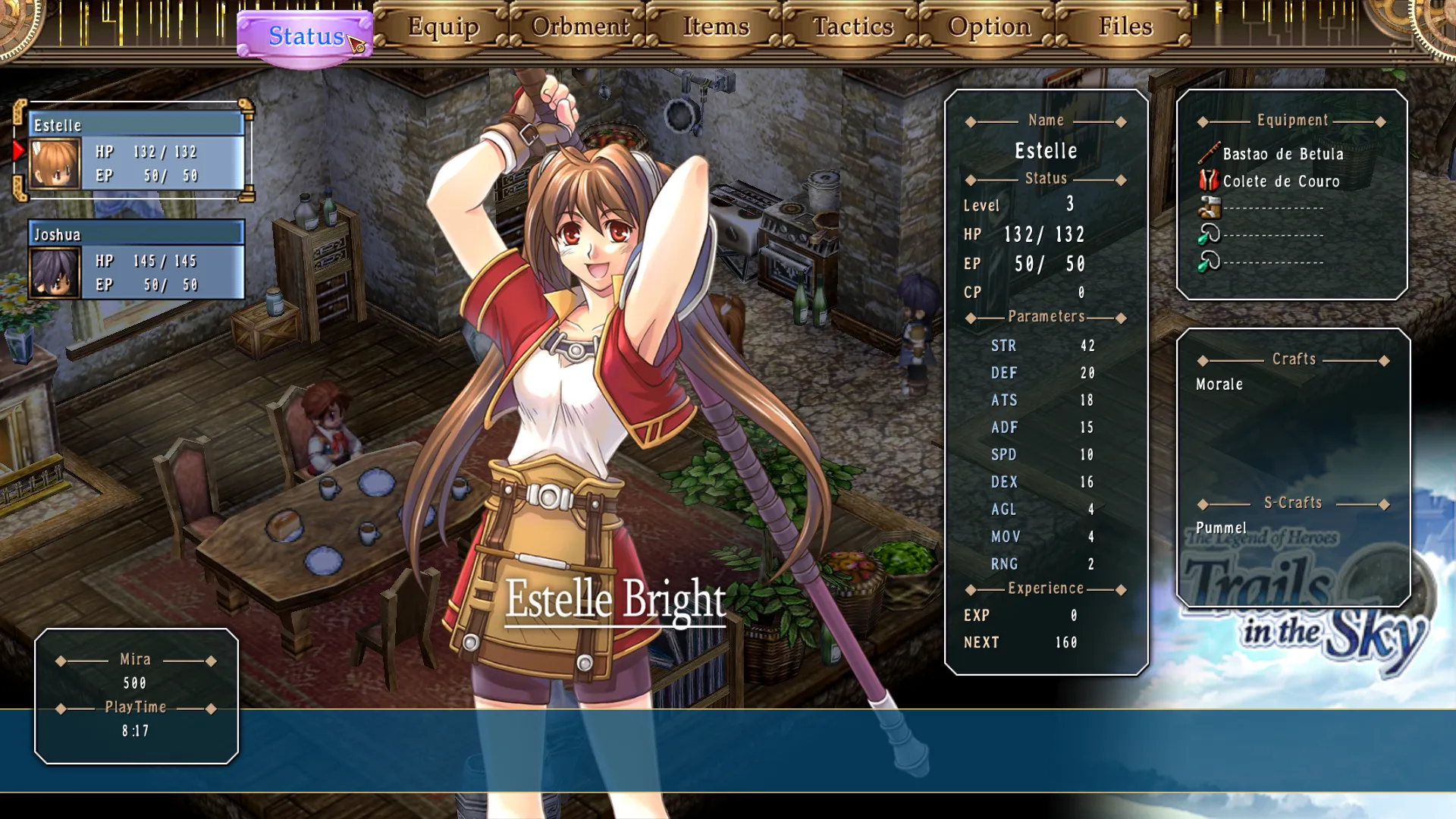Open the Equip menu
Screen dimensions: 1456x819
(443, 27)
